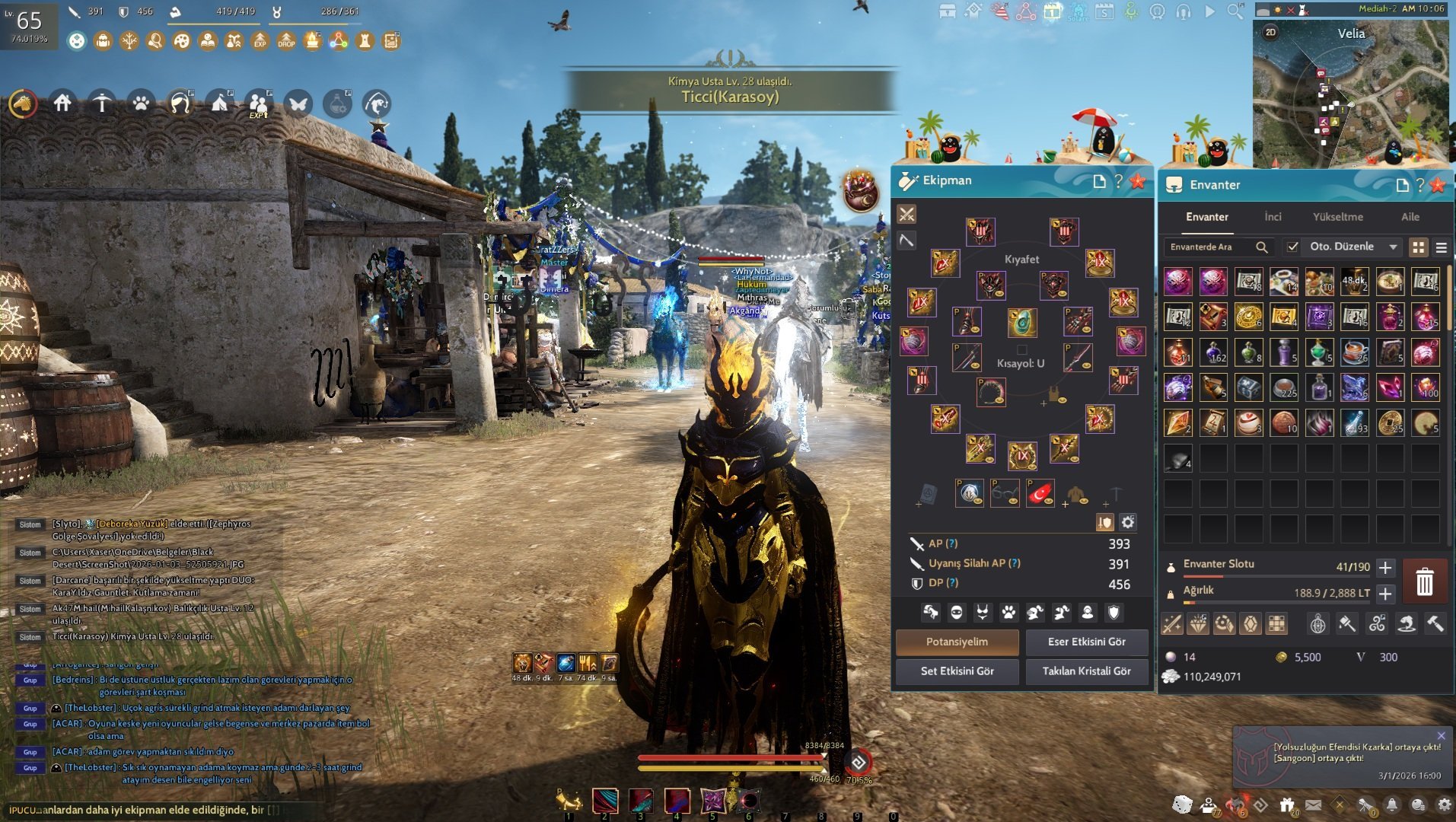Image resolution: width=1456 pixels, height=822 pixels.
Task: Open the settings gear in bottom-right corner
Action: coord(1445,804)
